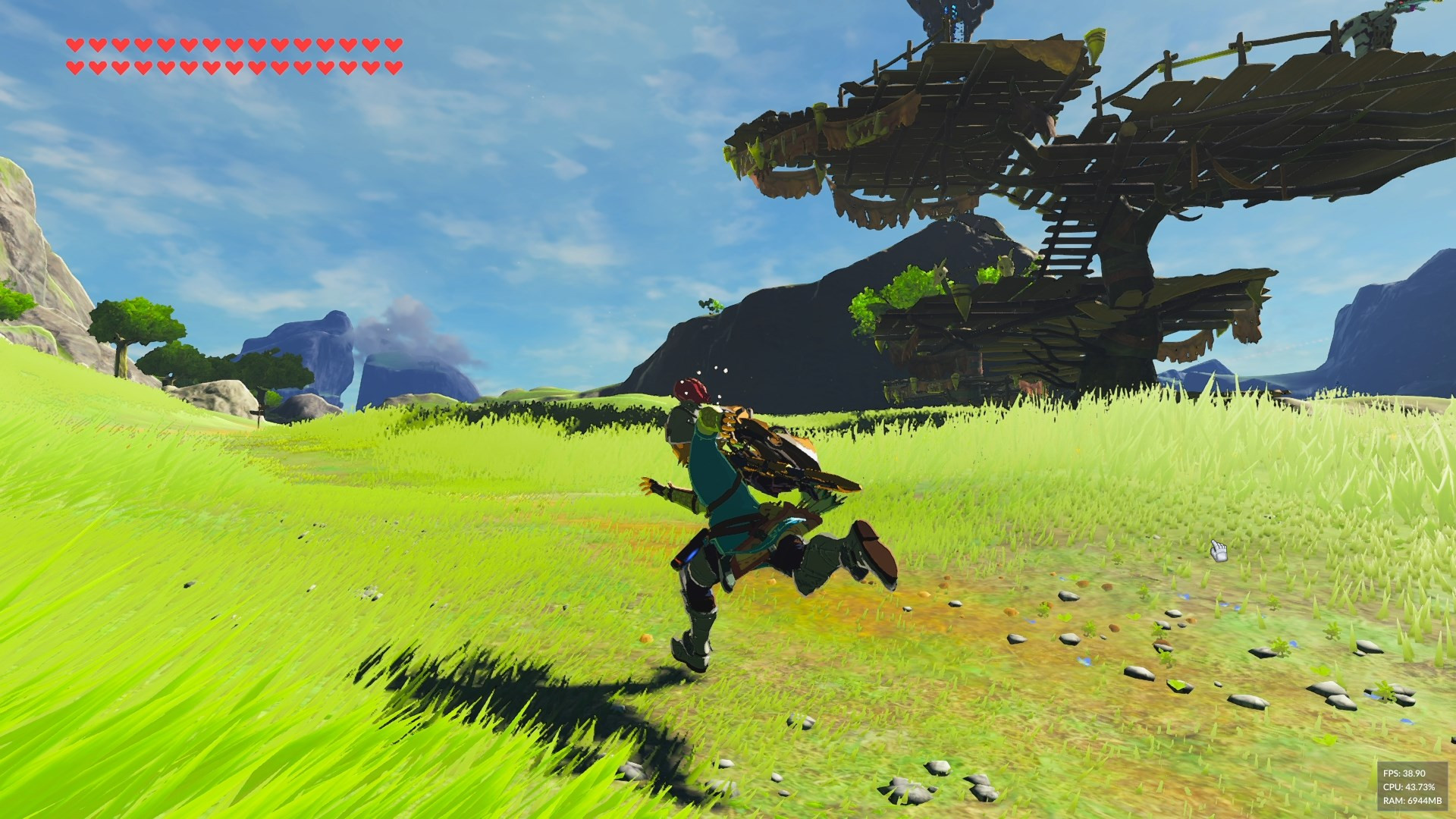Click the last heart on the second row

click(393, 68)
